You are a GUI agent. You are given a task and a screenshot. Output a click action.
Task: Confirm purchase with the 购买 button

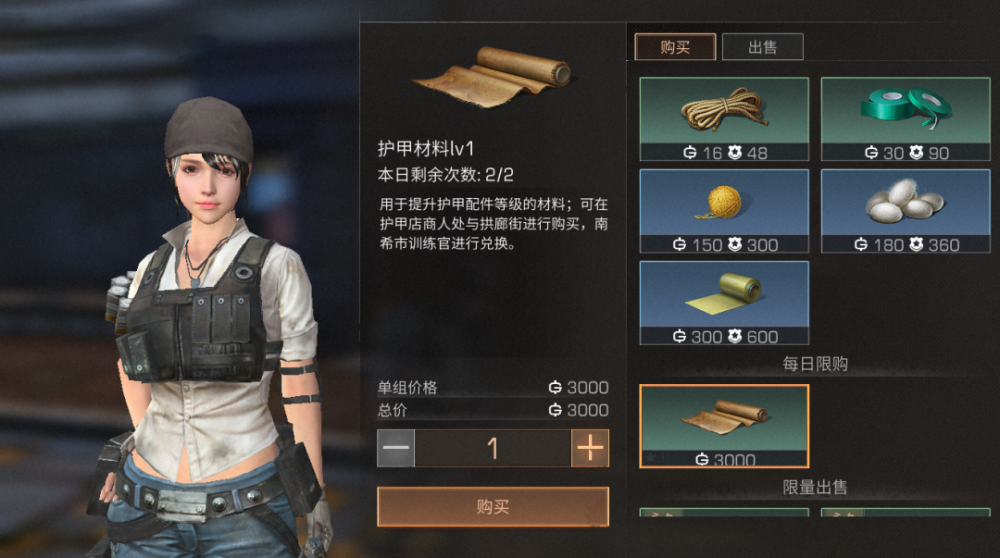[493, 507]
